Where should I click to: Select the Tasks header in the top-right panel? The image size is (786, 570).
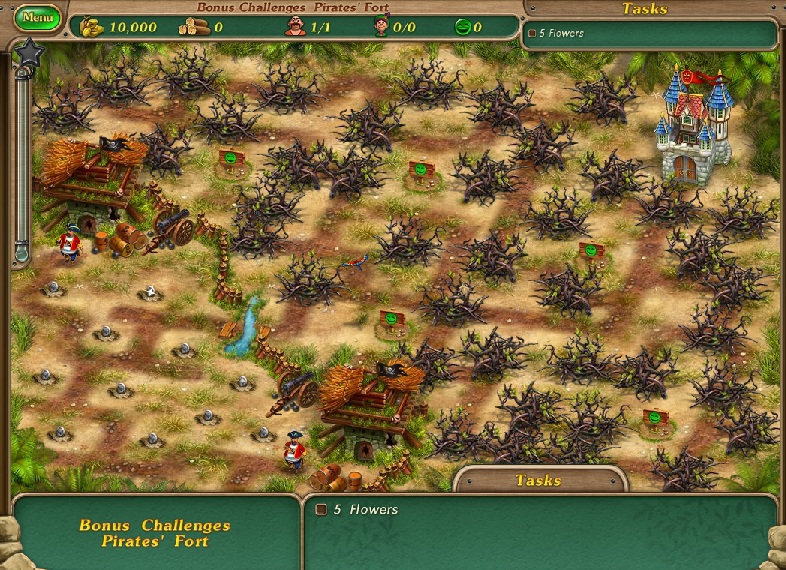click(x=645, y=9)
